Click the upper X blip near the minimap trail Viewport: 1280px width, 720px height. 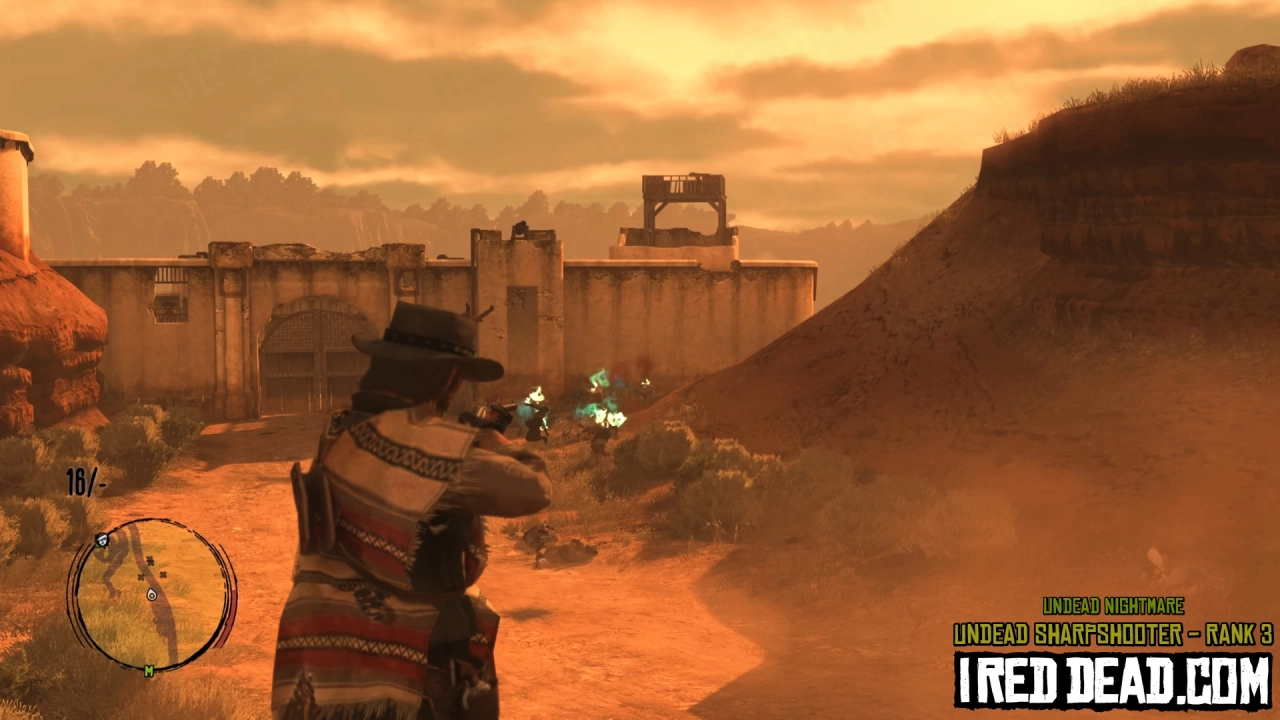(x=150, y=560)
